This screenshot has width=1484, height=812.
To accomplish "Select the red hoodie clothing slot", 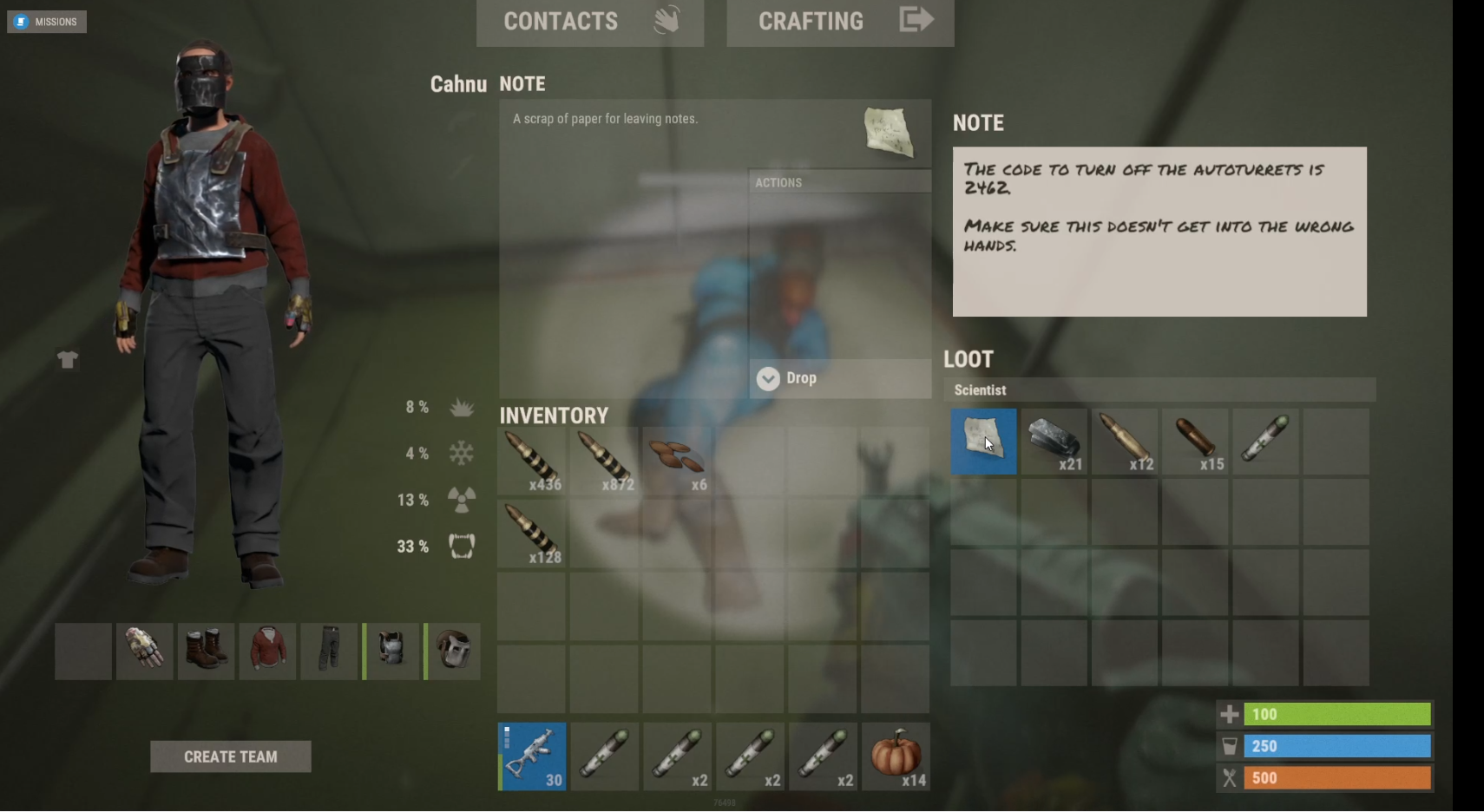I will coord(267,651).
